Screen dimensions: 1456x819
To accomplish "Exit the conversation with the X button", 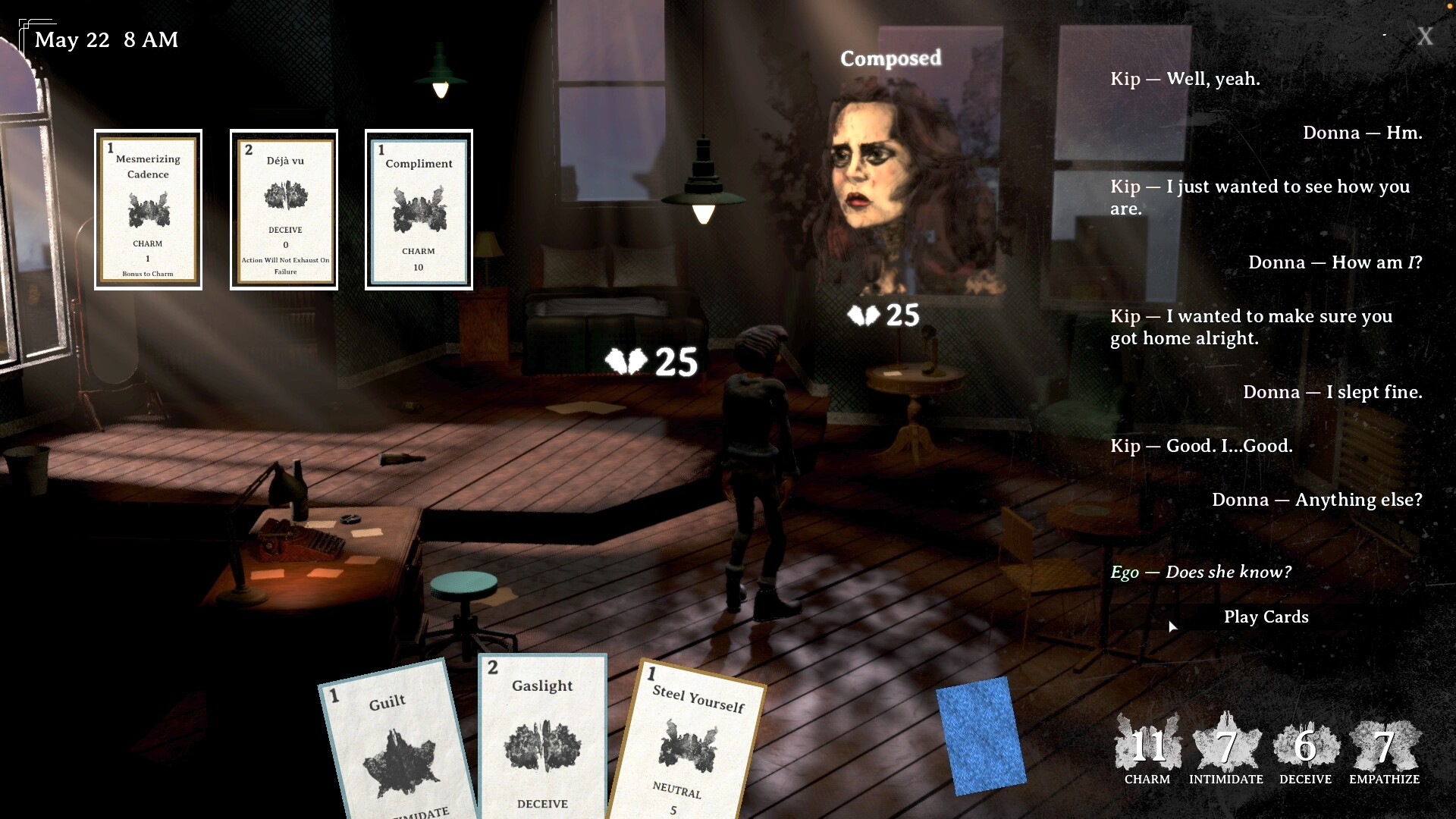I will (x=1425, y=36).
